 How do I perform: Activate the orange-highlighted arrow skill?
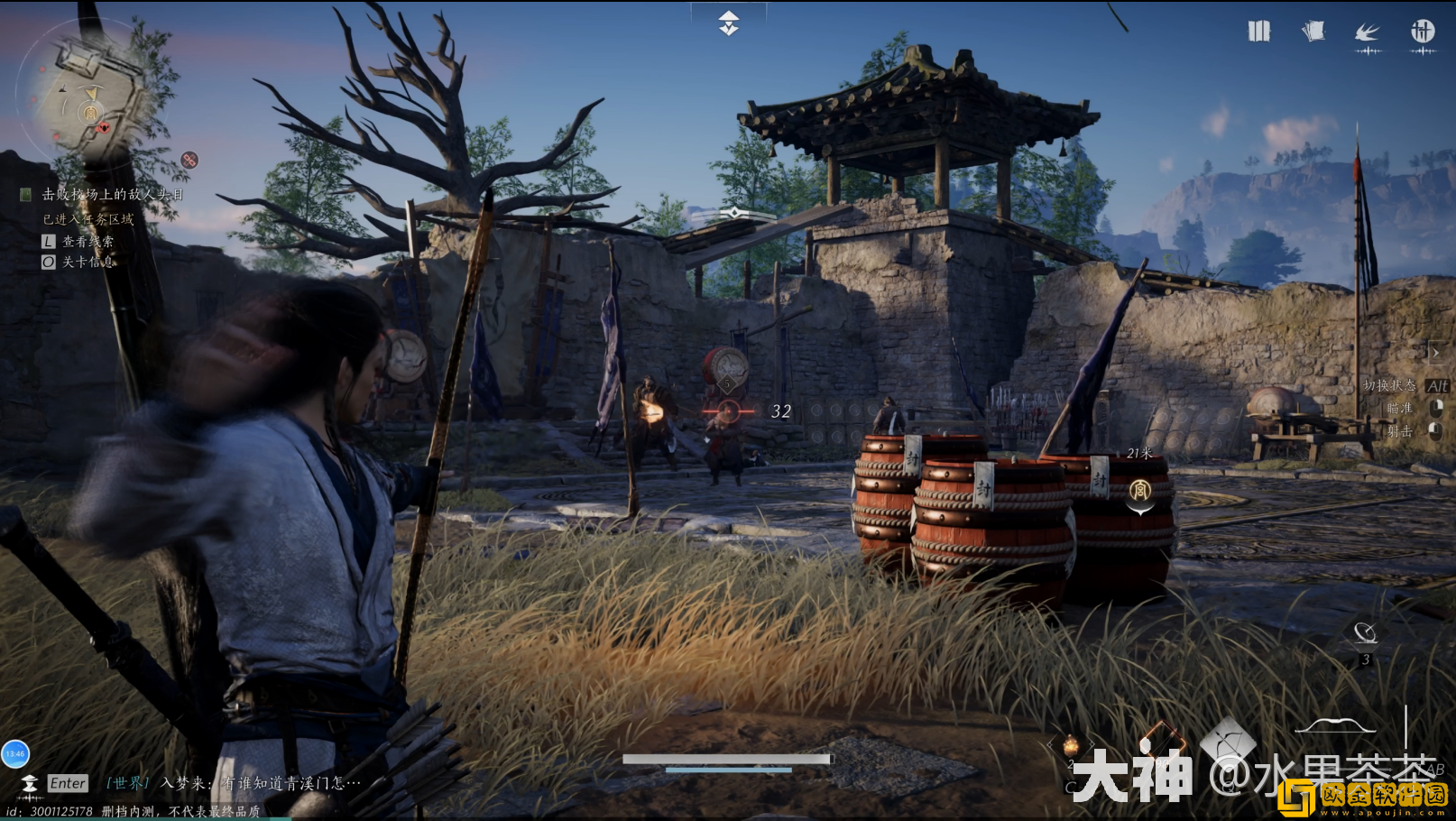(1162, 740)
